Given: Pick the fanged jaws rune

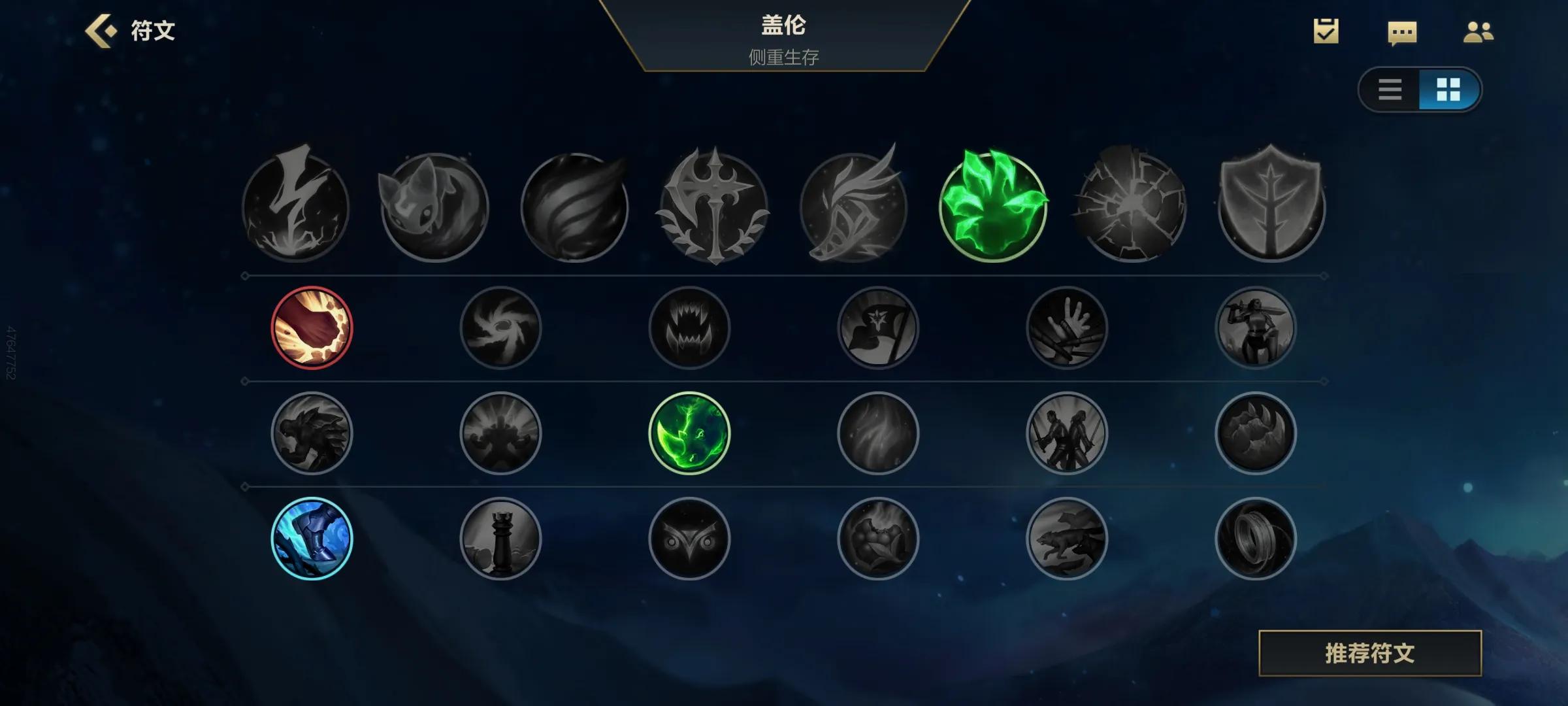Looking at the screenshot, I should (689, 328).
